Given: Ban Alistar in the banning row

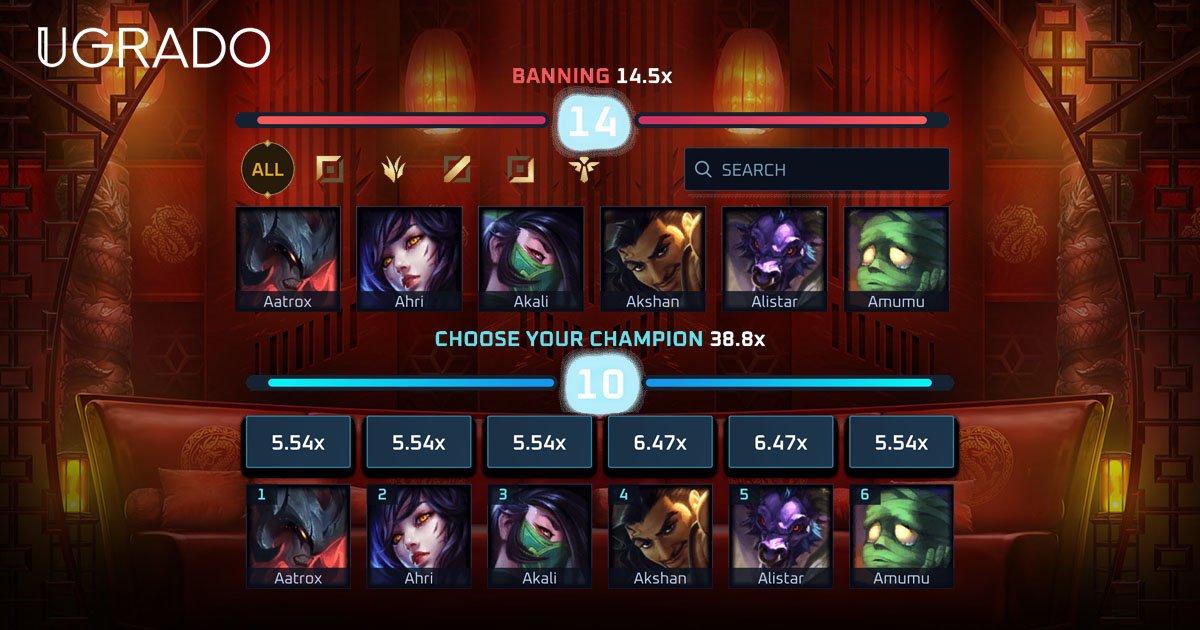Looking at the screenshot, I should coord(774,258).
